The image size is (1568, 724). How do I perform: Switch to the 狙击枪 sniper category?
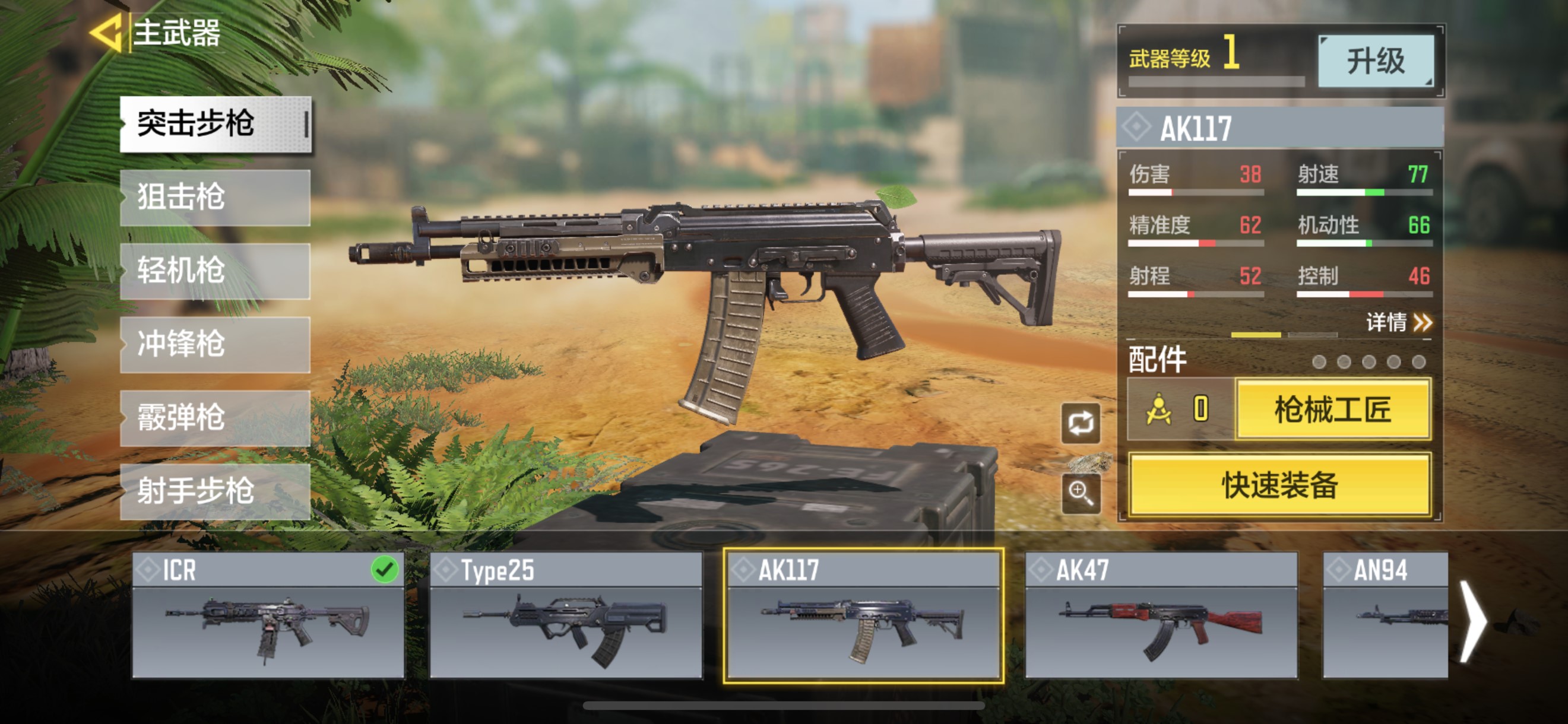[216, 198]
